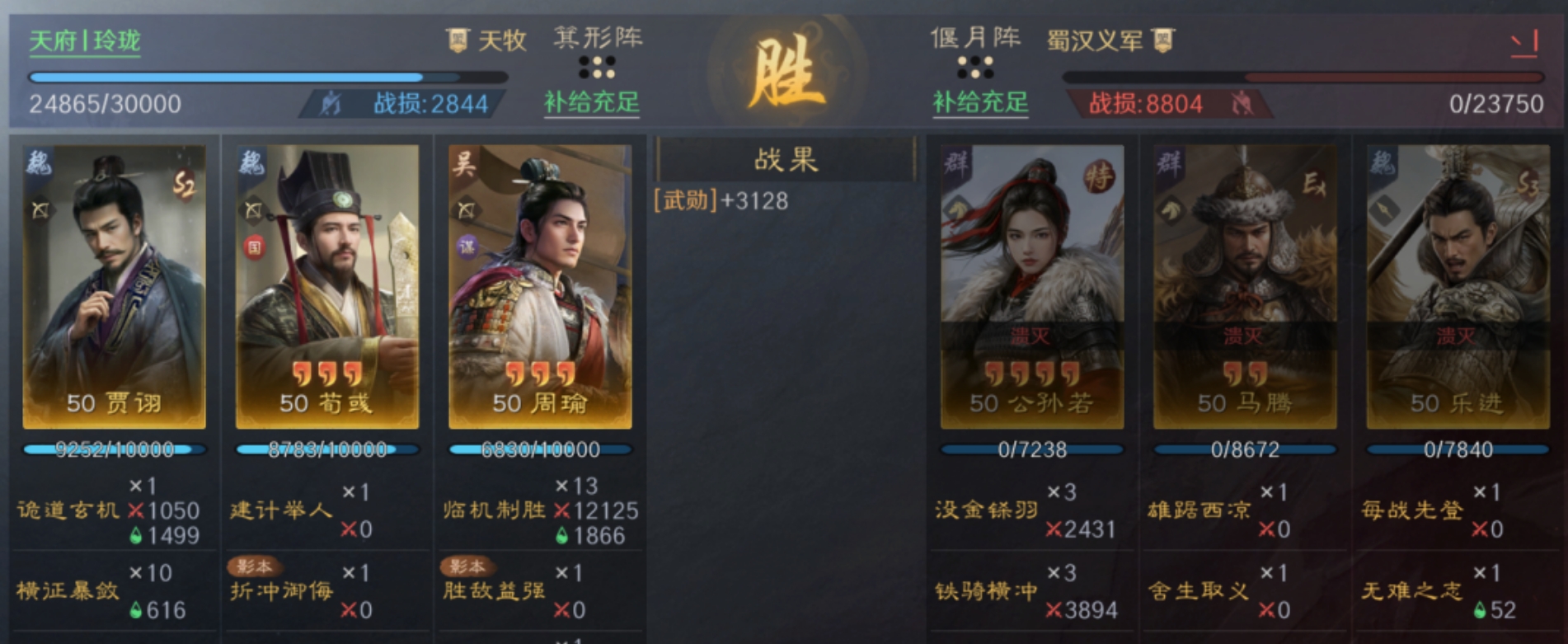This screenshot has height=644, width=1568.
Task: Open details for the [武勋]+3128 reward entry
Action: click(720, 200)
